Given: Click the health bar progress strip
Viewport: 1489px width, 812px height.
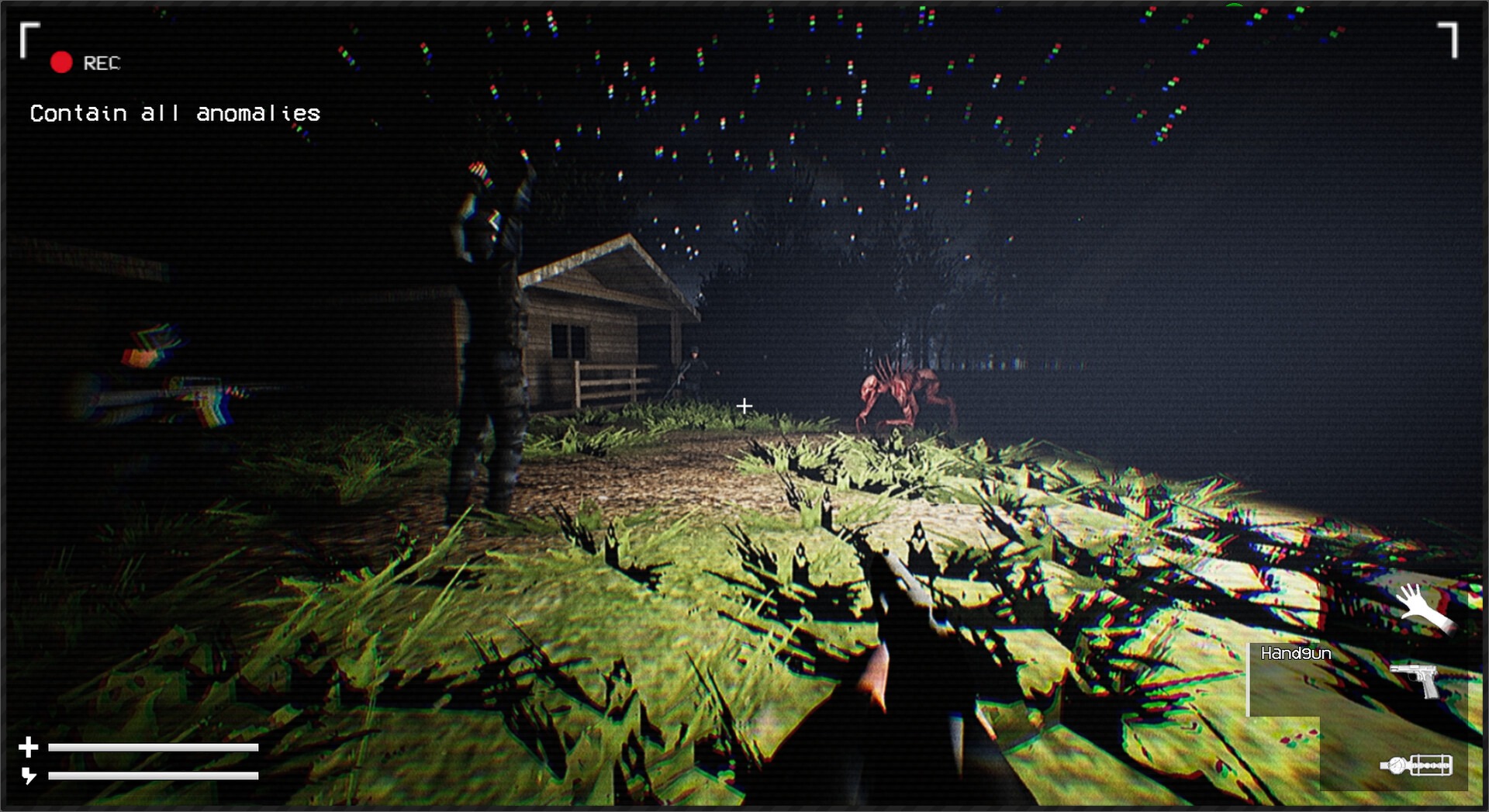Looking at the screenshot, I should pos(153,748).
